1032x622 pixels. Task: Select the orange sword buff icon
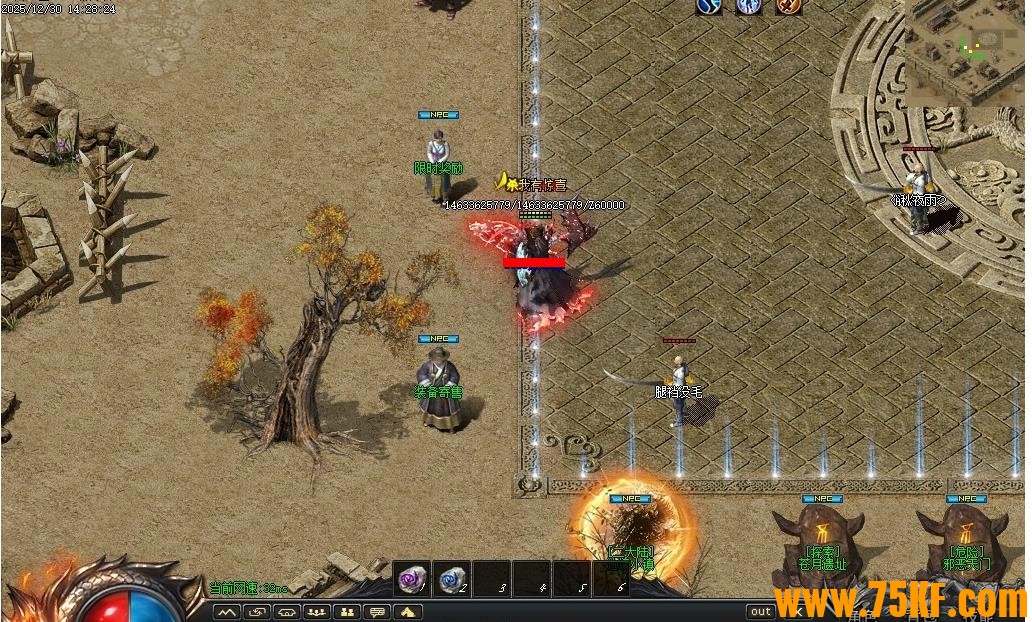(x=789, y=6)
